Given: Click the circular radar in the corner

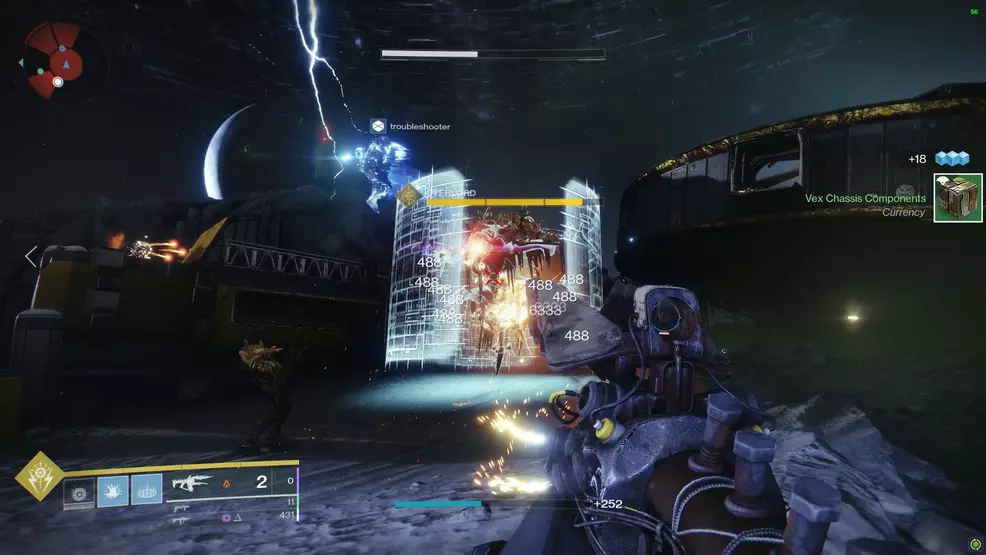Looking at the screenshot, I should (55, 62).
